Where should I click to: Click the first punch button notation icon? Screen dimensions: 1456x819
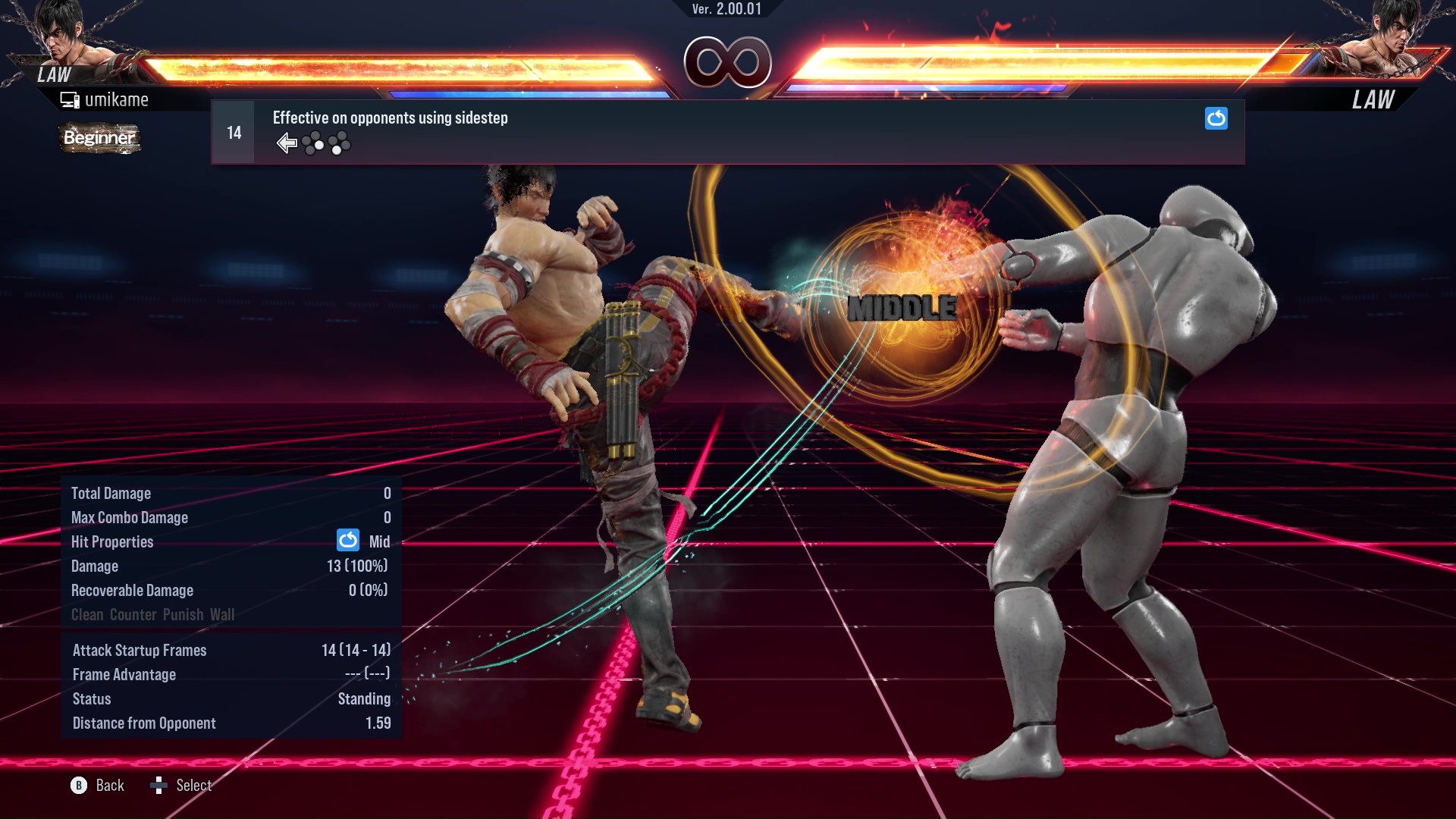point(313,143)
